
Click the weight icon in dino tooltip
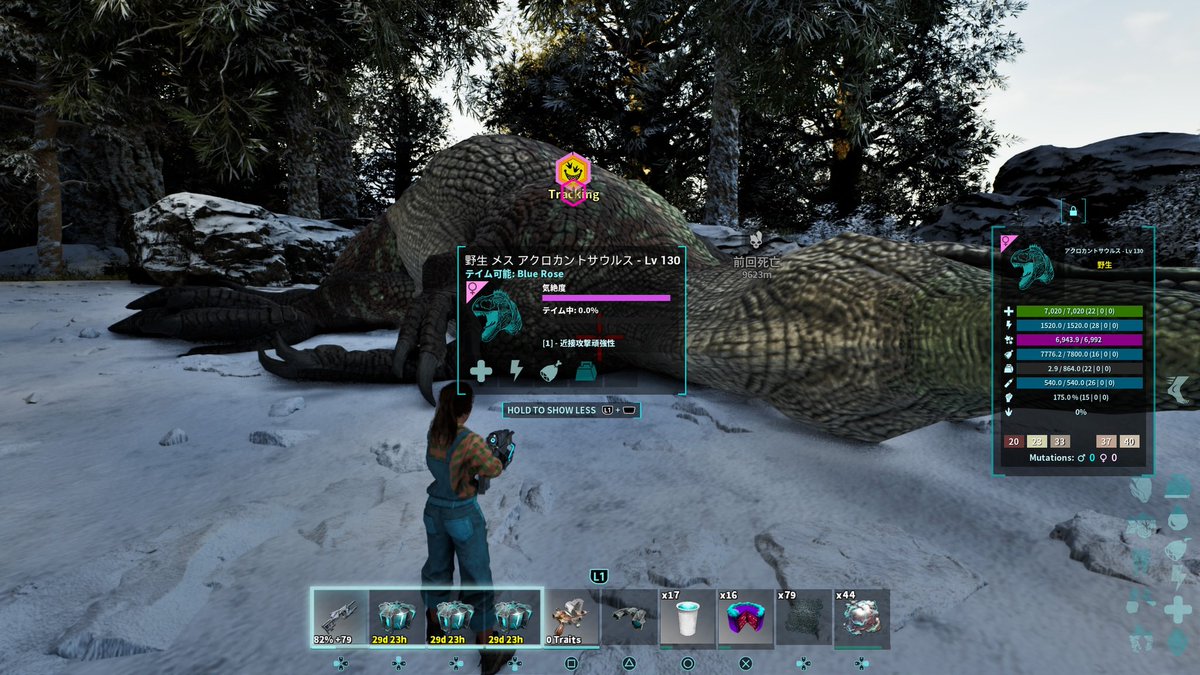(586, 371)
